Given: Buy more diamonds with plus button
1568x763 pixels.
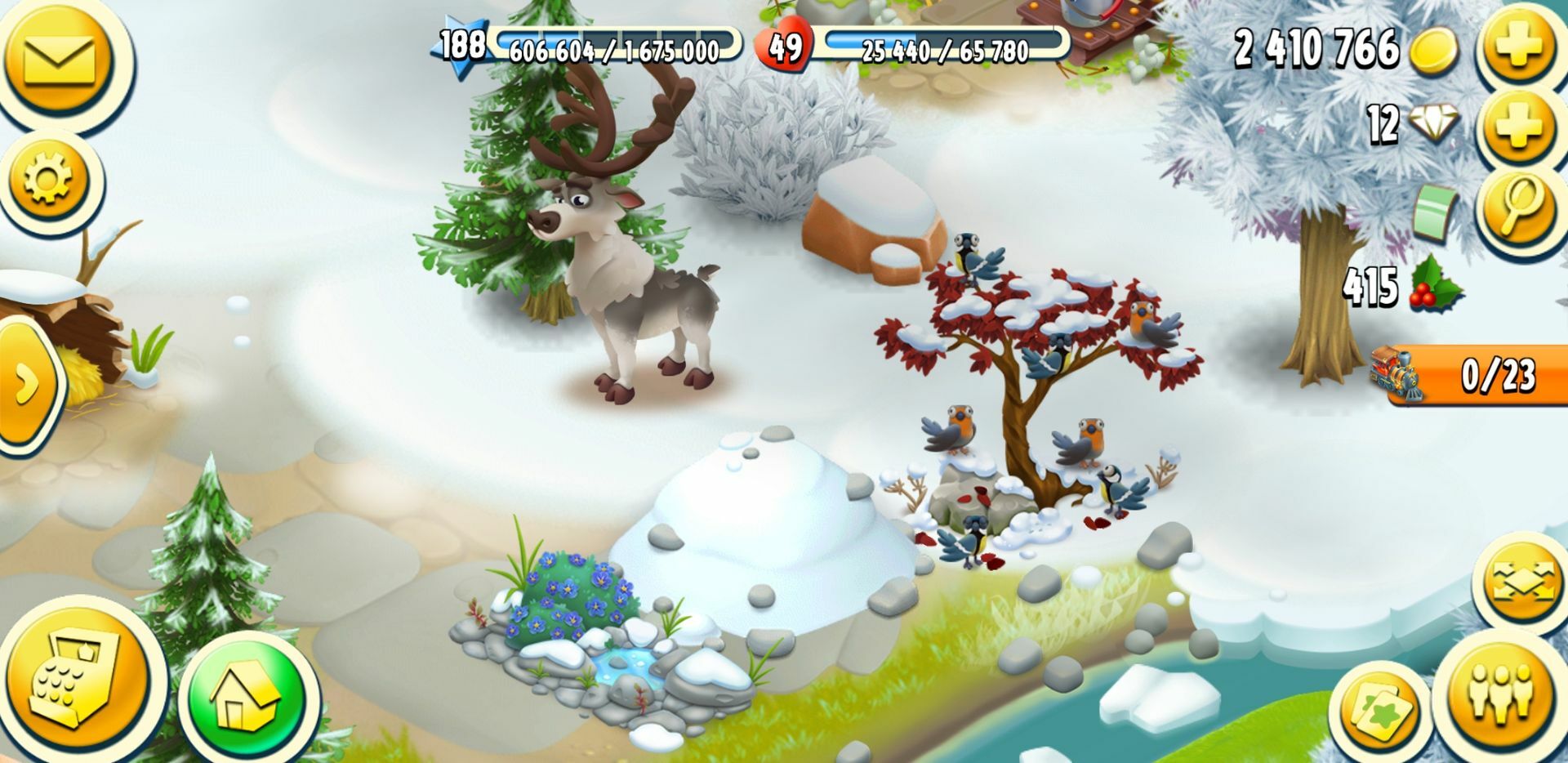Looking at the screenshot, I should pos(1519,127).
